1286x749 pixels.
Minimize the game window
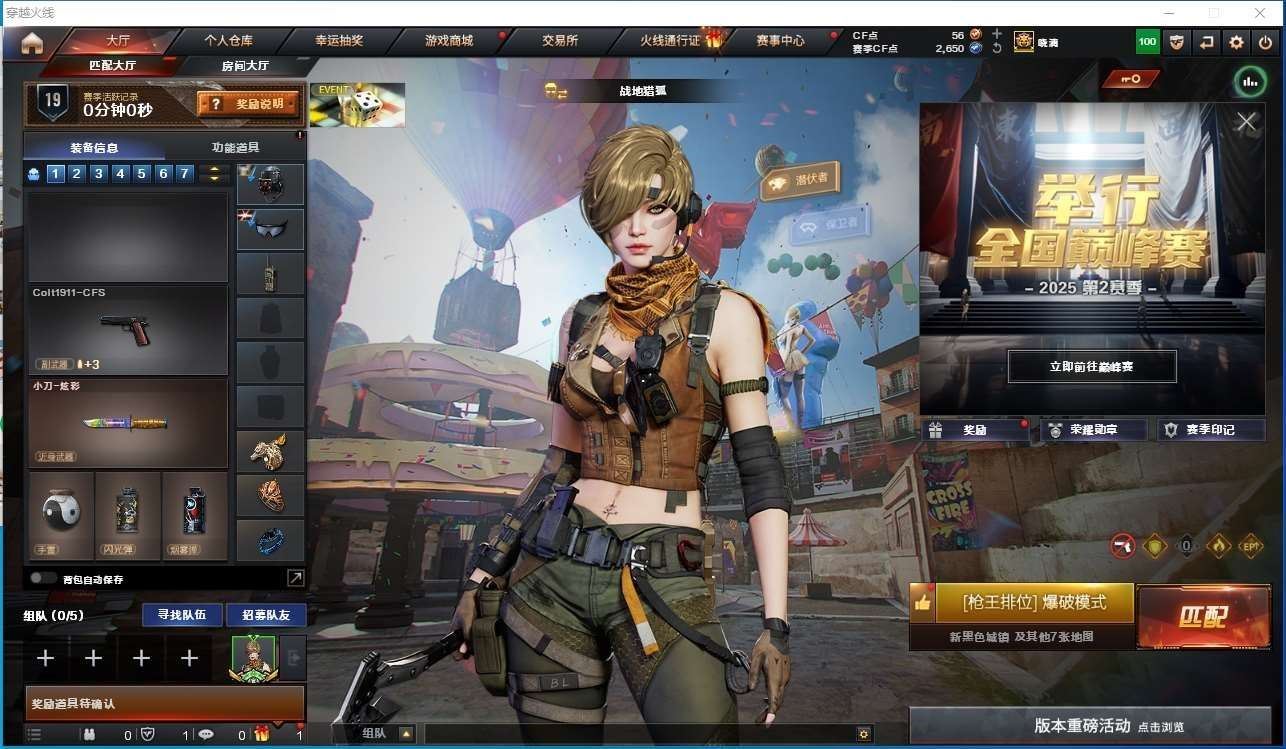tap(1170, 13)
